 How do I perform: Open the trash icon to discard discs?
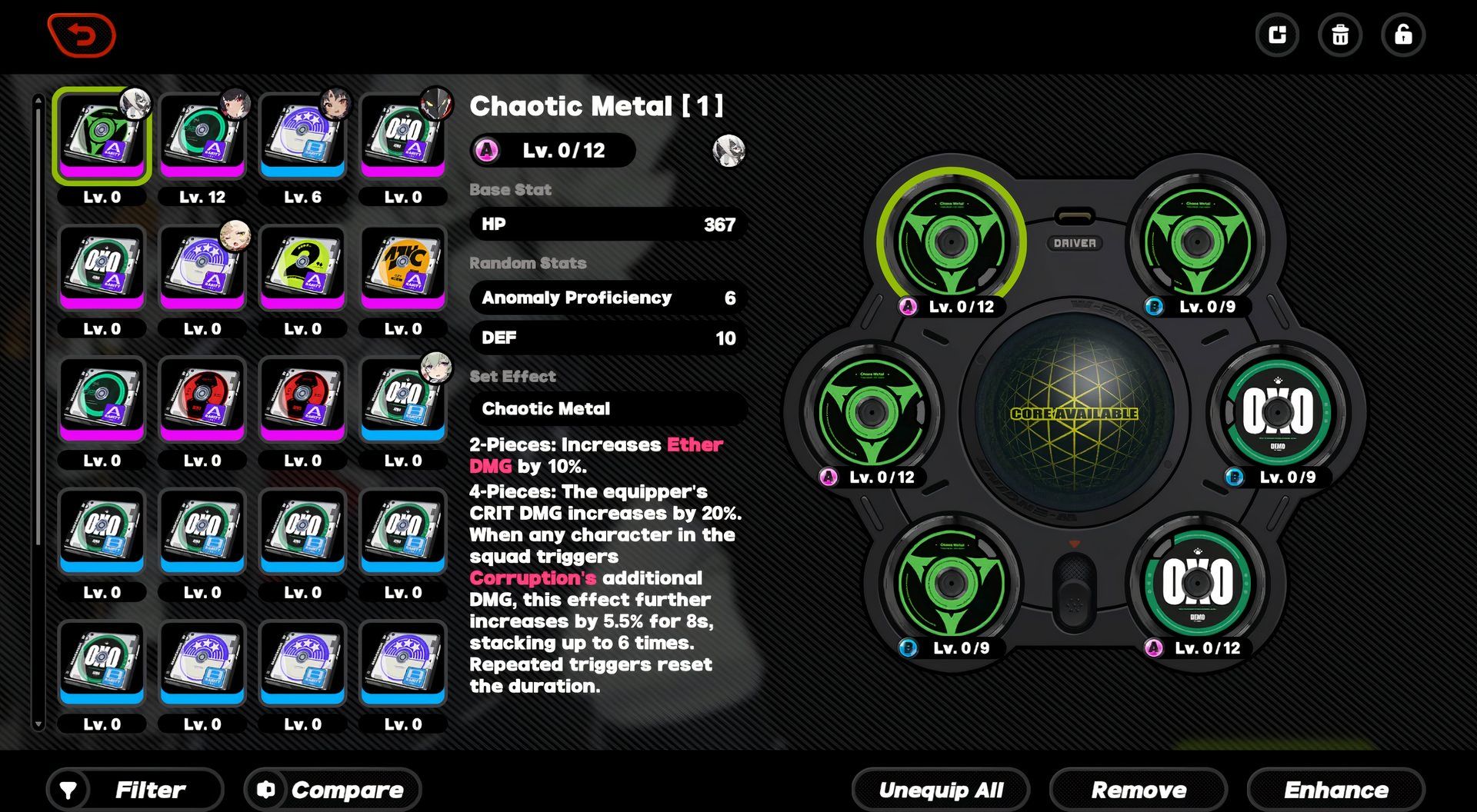(1340, 35)
